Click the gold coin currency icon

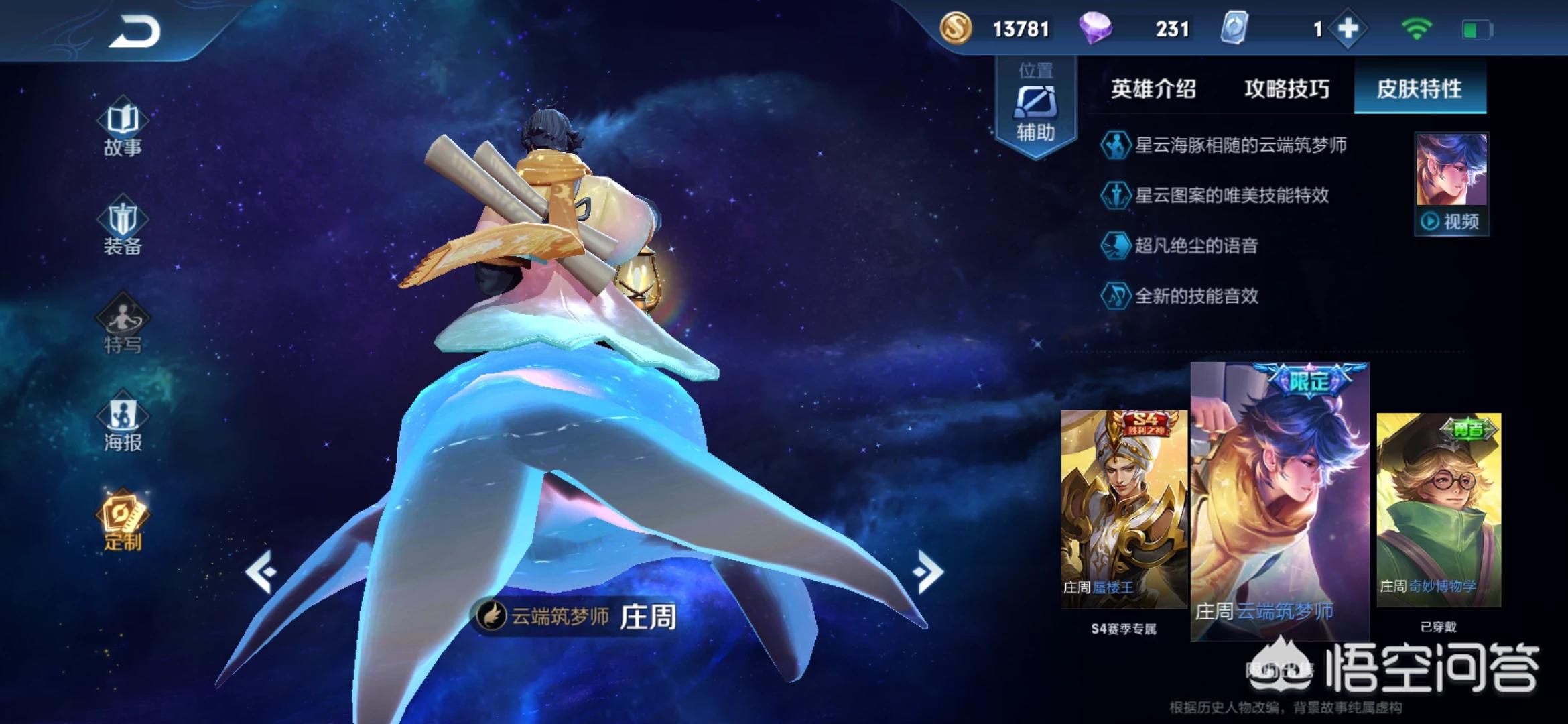[x=956, y=29]
